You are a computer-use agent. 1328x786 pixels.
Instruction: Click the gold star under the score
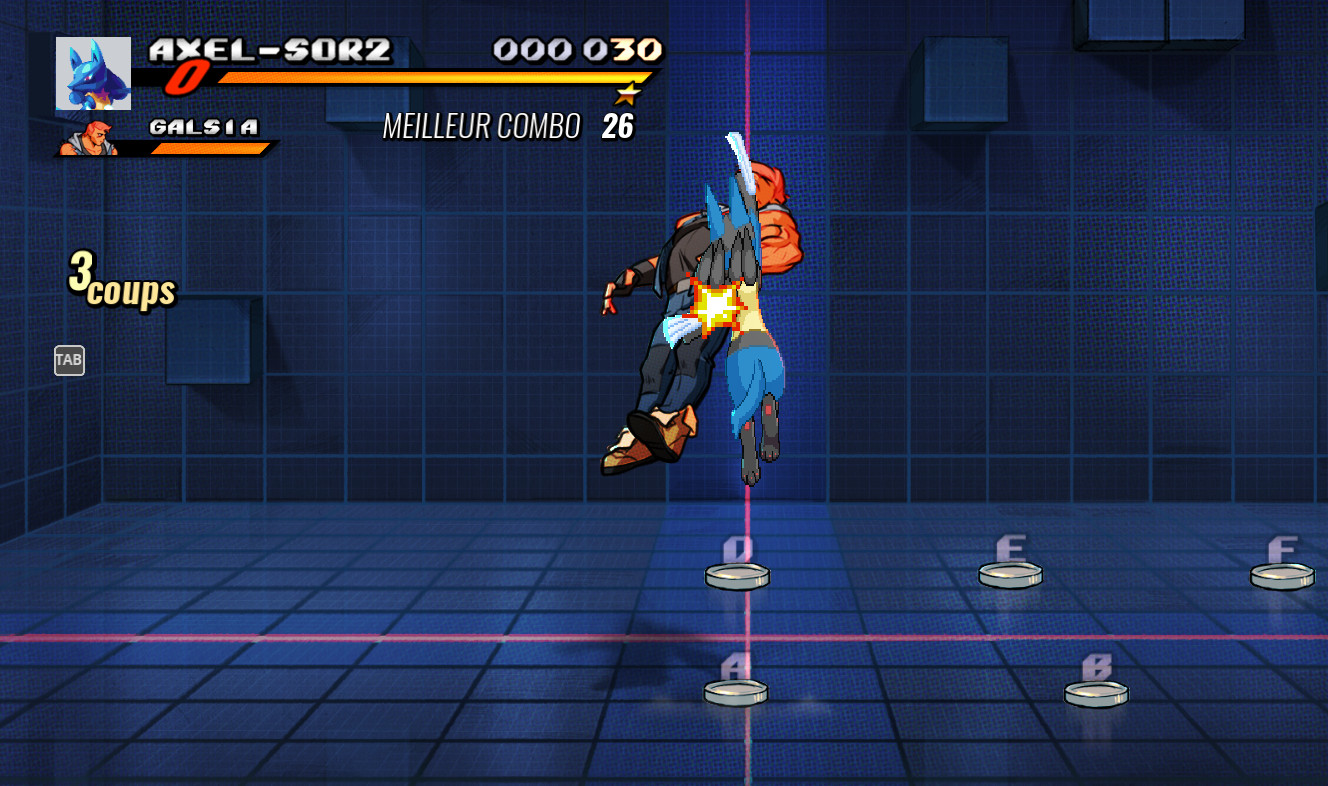(628, 93)
